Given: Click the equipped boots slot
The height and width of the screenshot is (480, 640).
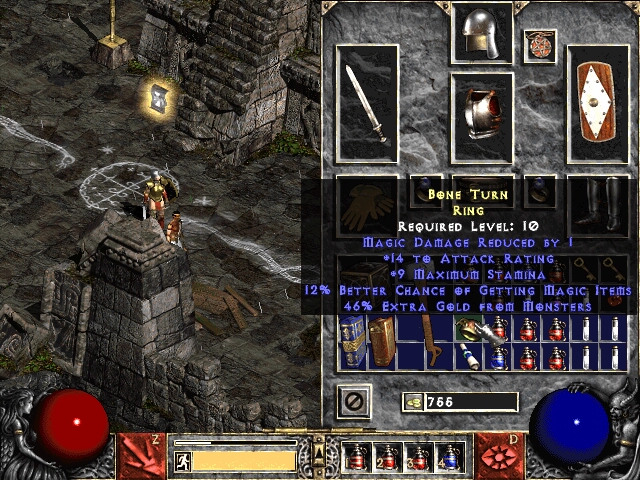Looking at the screenshot, I should [x=597, y=203].
